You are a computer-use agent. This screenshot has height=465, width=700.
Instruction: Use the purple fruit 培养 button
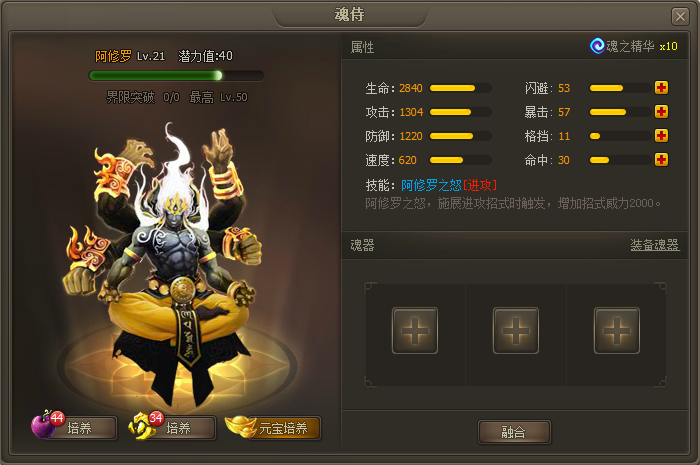click(74, 428)
